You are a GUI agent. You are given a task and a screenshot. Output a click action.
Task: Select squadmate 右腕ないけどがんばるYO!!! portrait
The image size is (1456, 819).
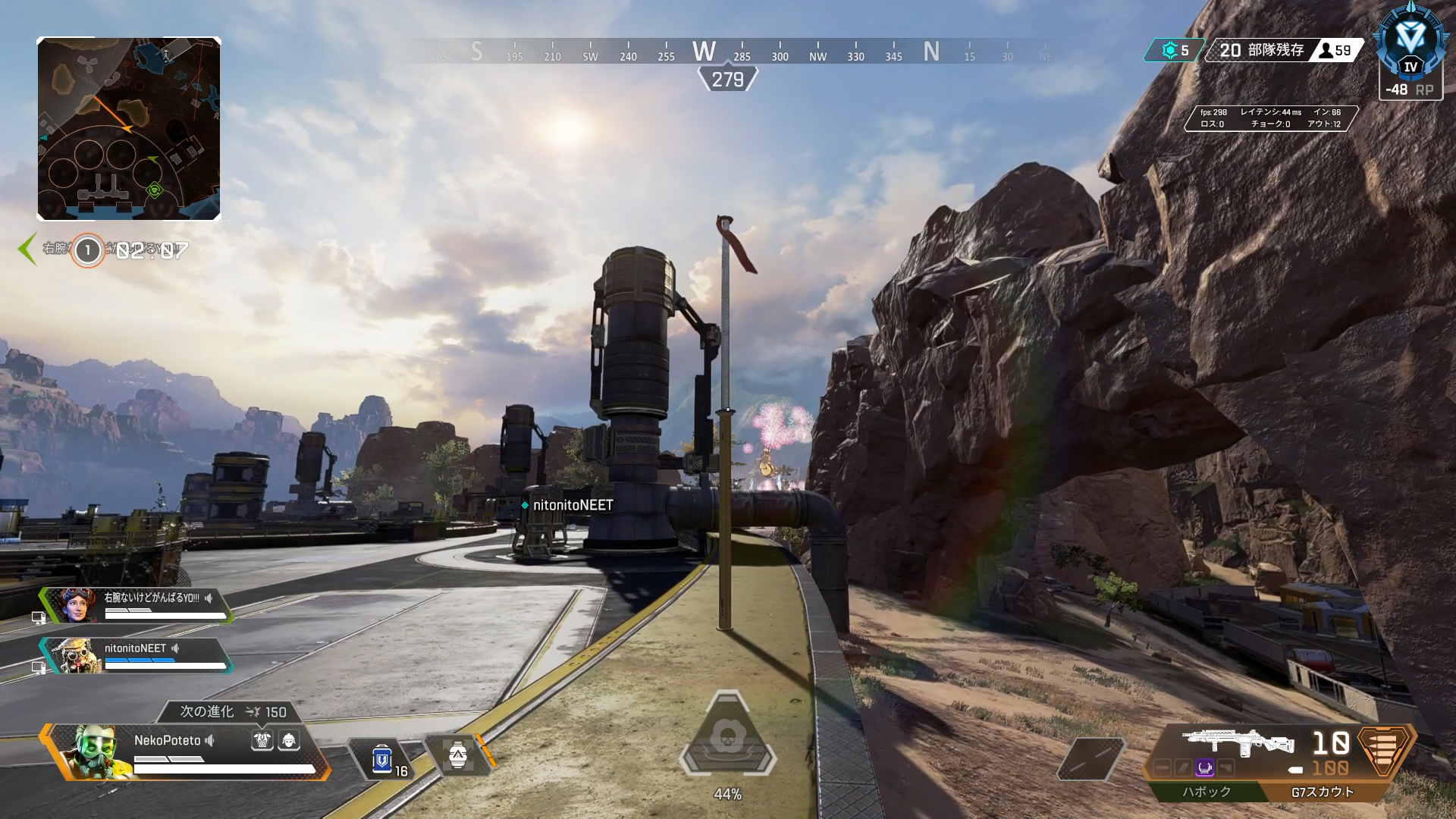point(74,606)
